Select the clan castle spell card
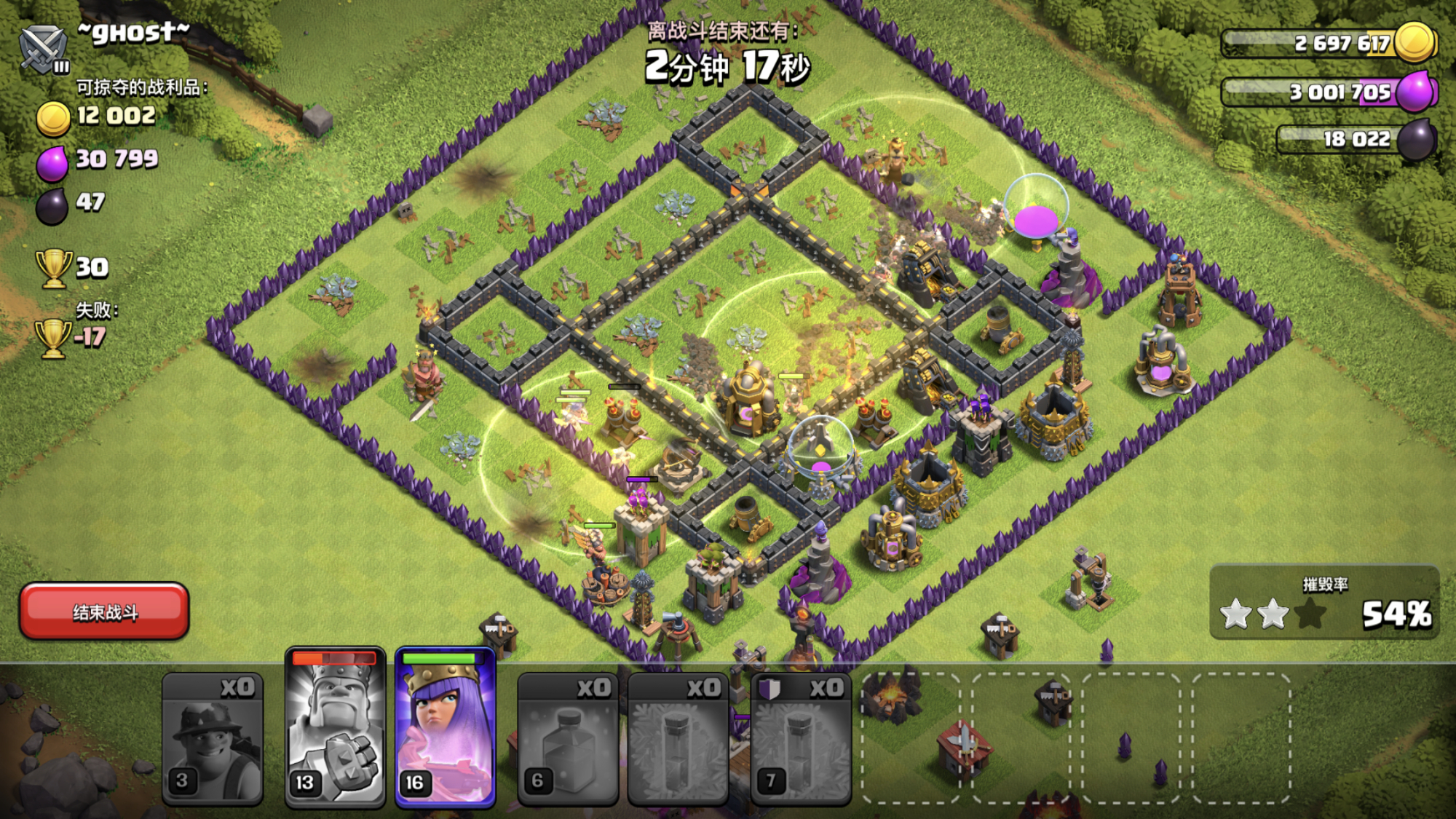The height and width of the screenshot is (819, 1456). click(x=800, y=739)
